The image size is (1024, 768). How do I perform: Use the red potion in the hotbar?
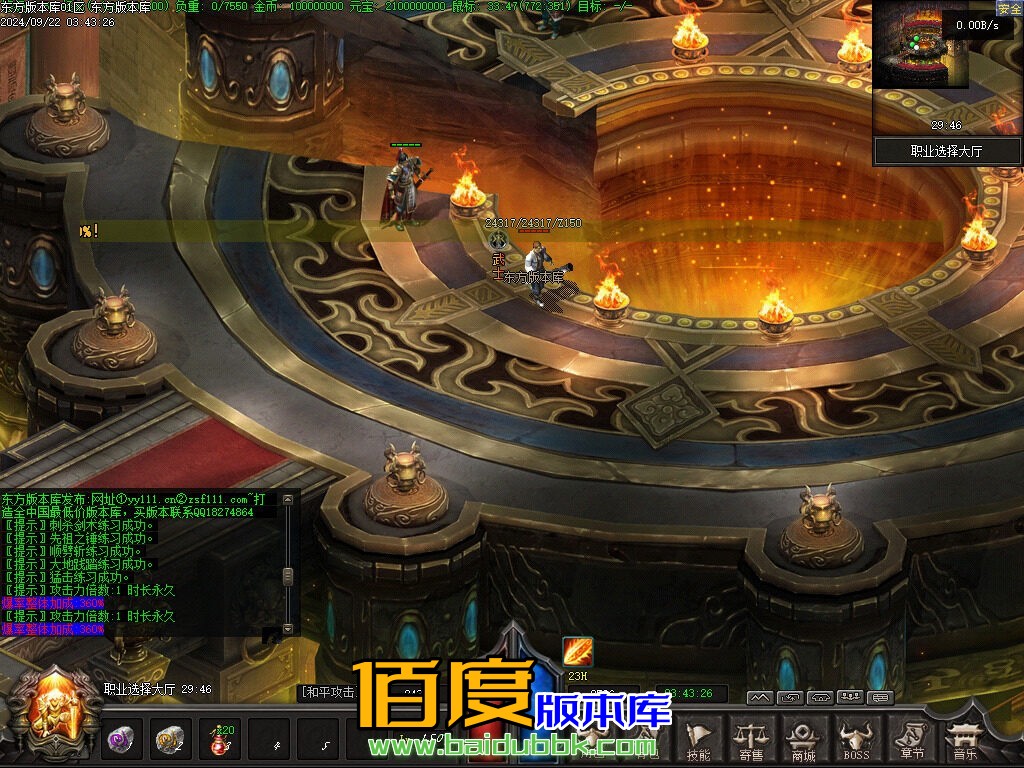[218, 740]
